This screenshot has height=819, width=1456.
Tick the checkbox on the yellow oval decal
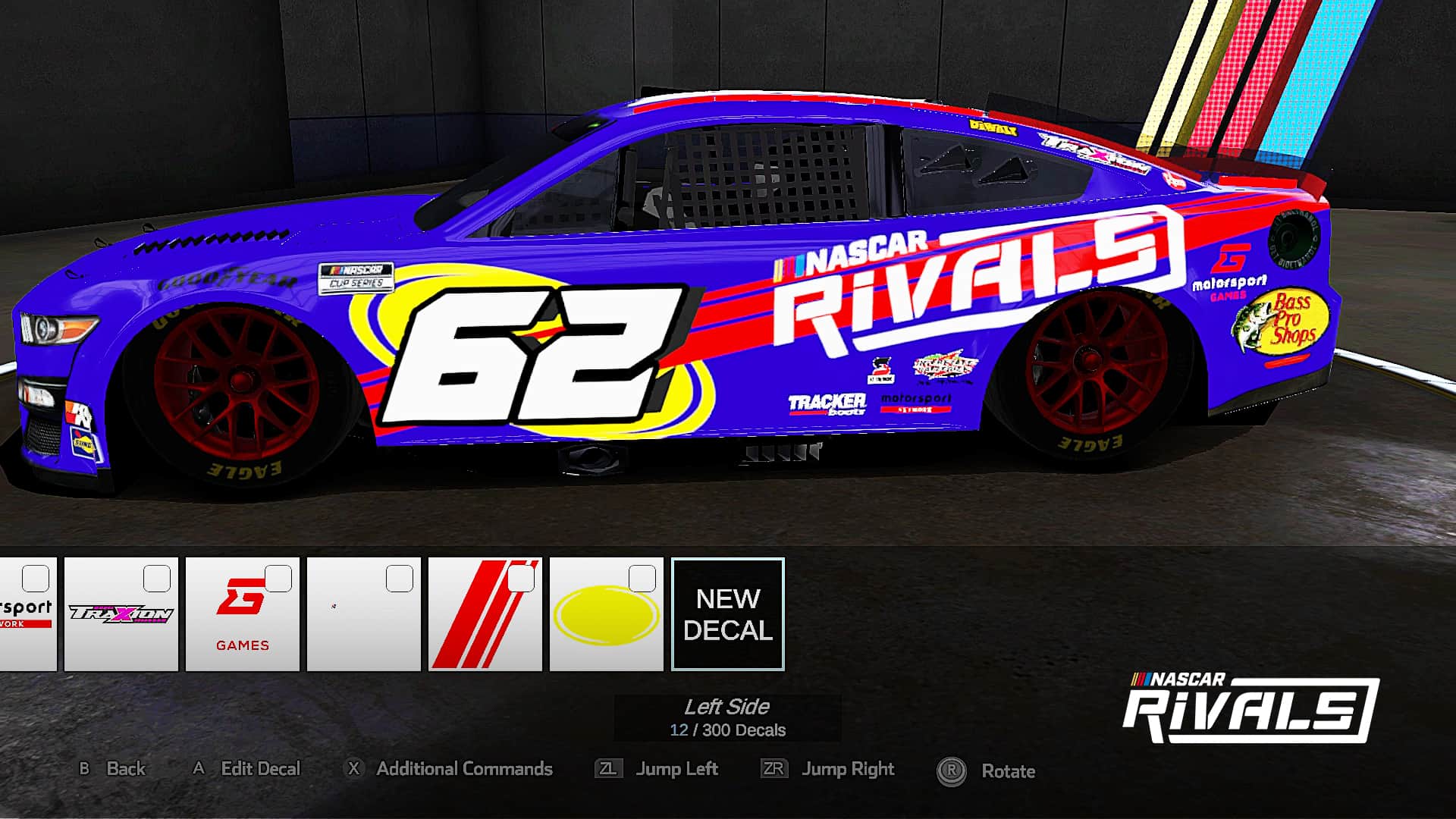pos(642,579)
